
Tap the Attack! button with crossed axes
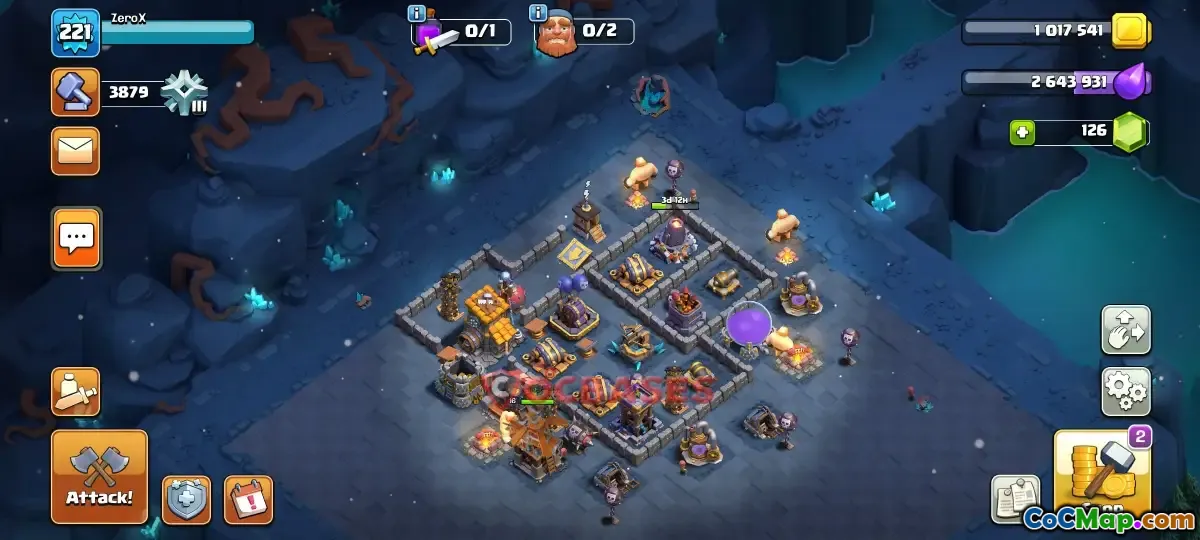click(99, 477)
